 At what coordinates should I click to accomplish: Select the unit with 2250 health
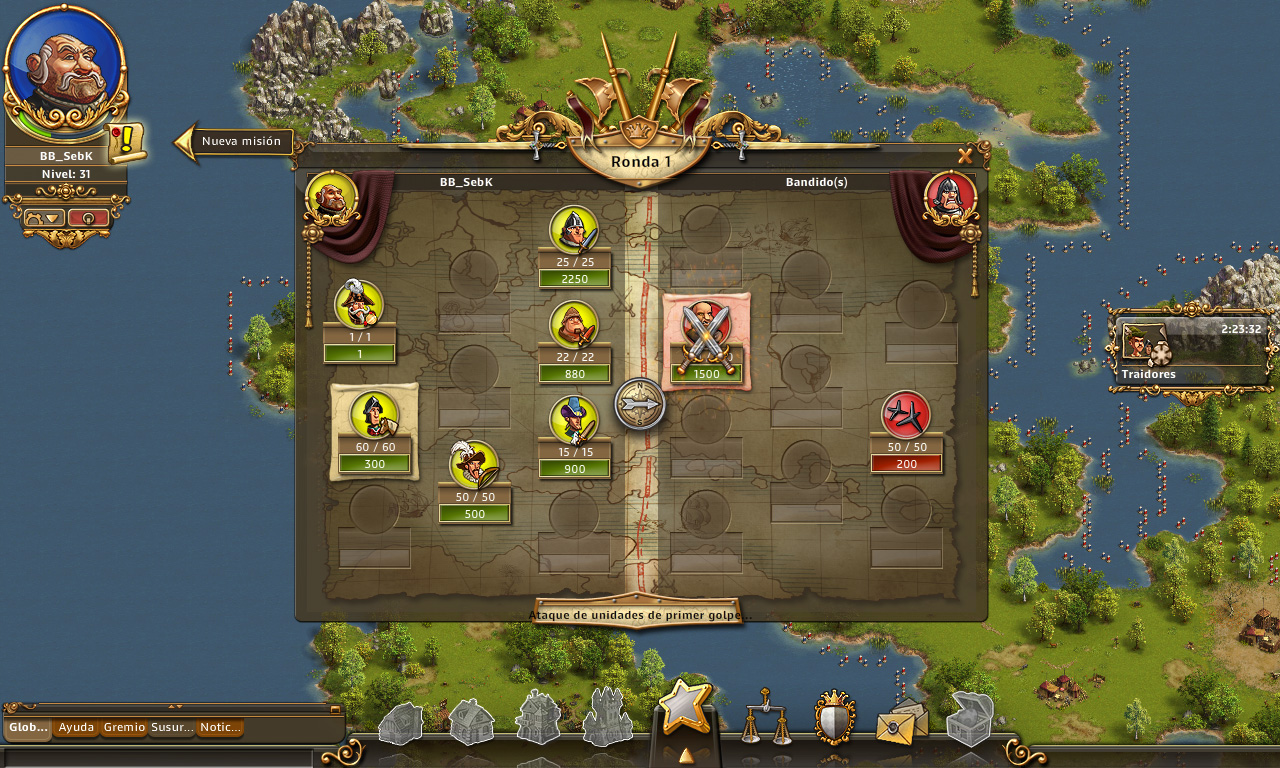[x=574, y=229]
